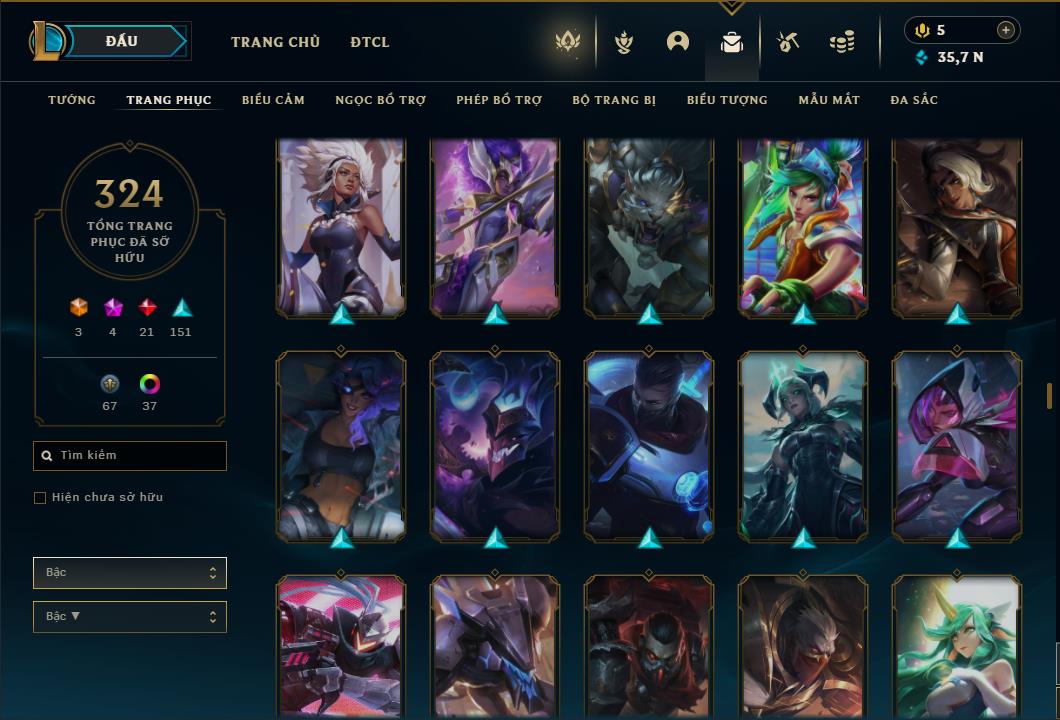
Task: Open the TRANG CHỦ home page
Action: (275, 42)
